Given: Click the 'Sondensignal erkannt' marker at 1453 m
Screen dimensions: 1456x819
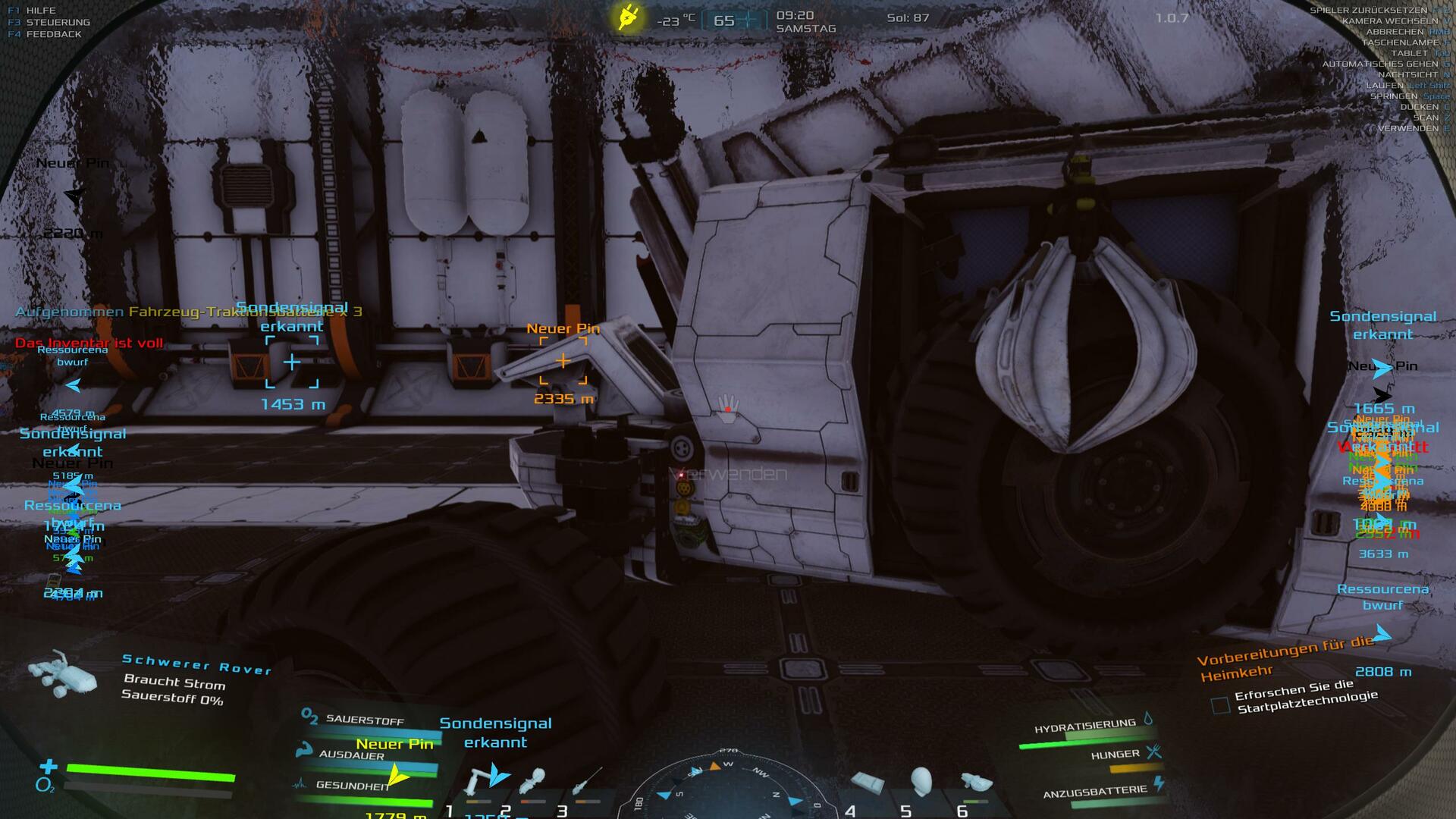Looking at the screenshot, I should point(292,362).
